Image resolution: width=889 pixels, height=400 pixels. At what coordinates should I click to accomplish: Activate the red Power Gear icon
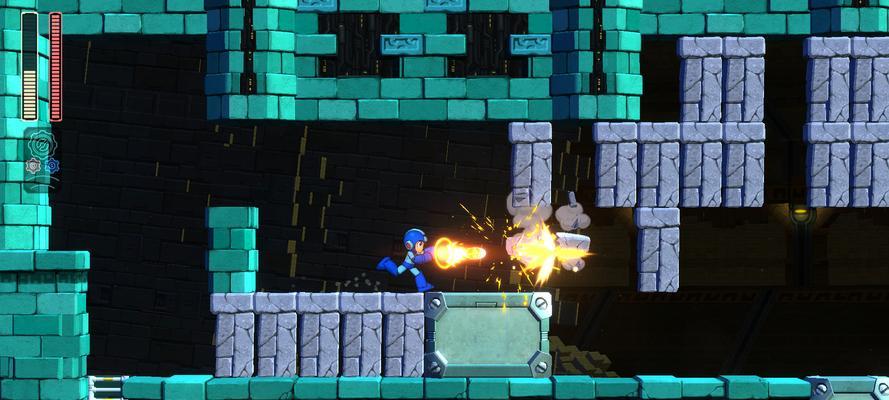coord(33,165)
